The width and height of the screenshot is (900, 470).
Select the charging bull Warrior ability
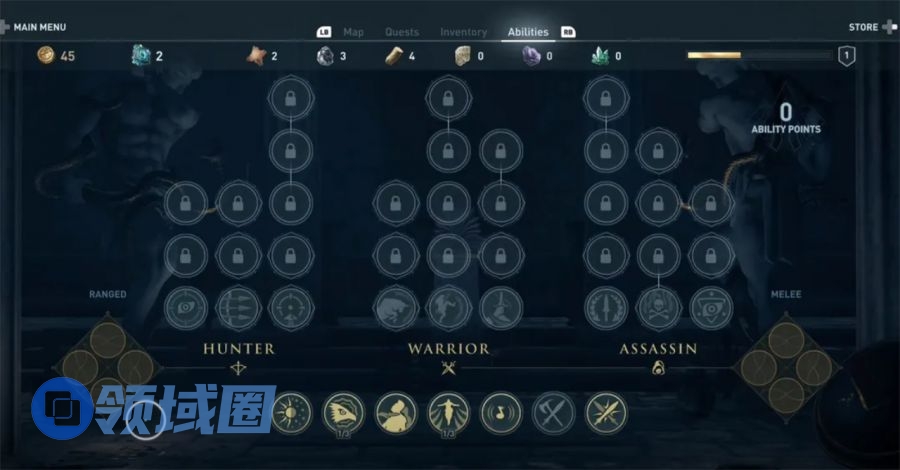pyautogui.click(x=395, y=307)
